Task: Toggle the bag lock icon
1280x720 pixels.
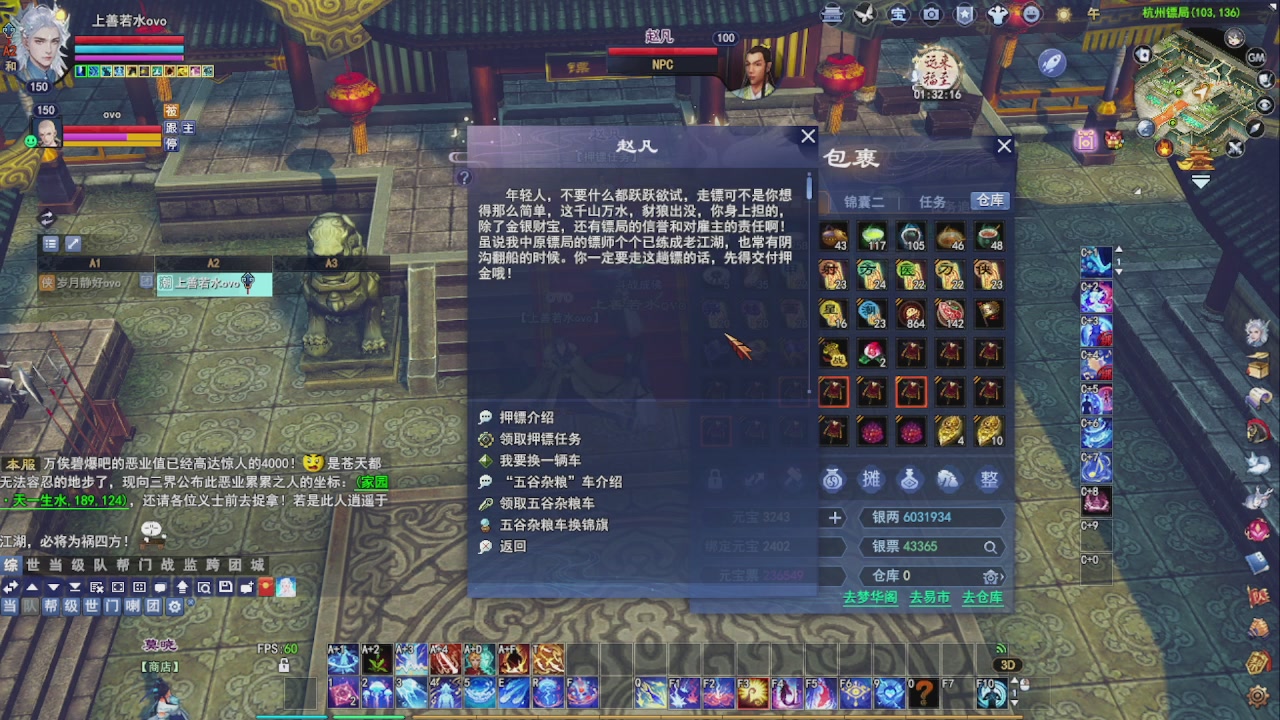Action: click(x=714, y=478)
